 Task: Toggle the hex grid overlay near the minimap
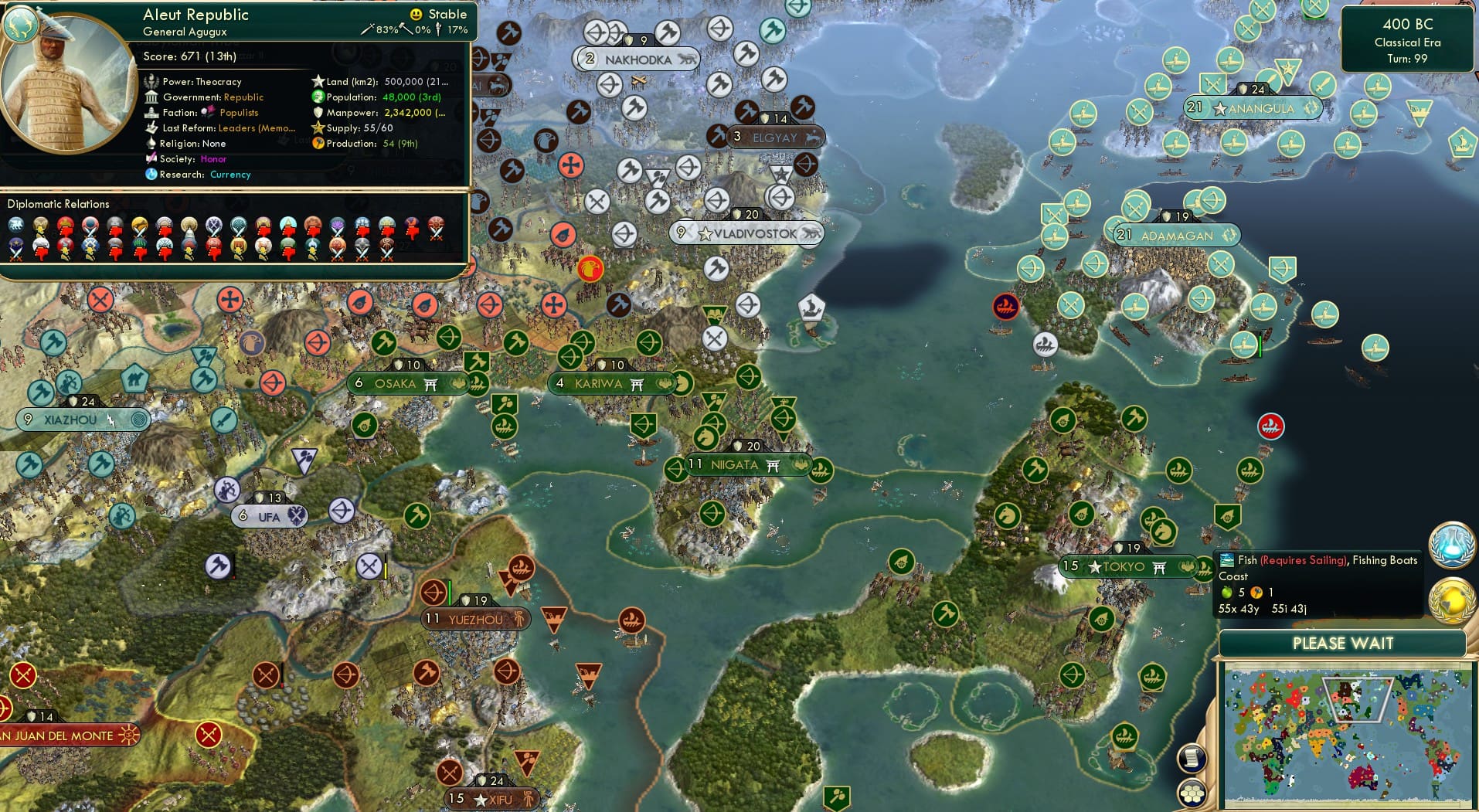1192,792
